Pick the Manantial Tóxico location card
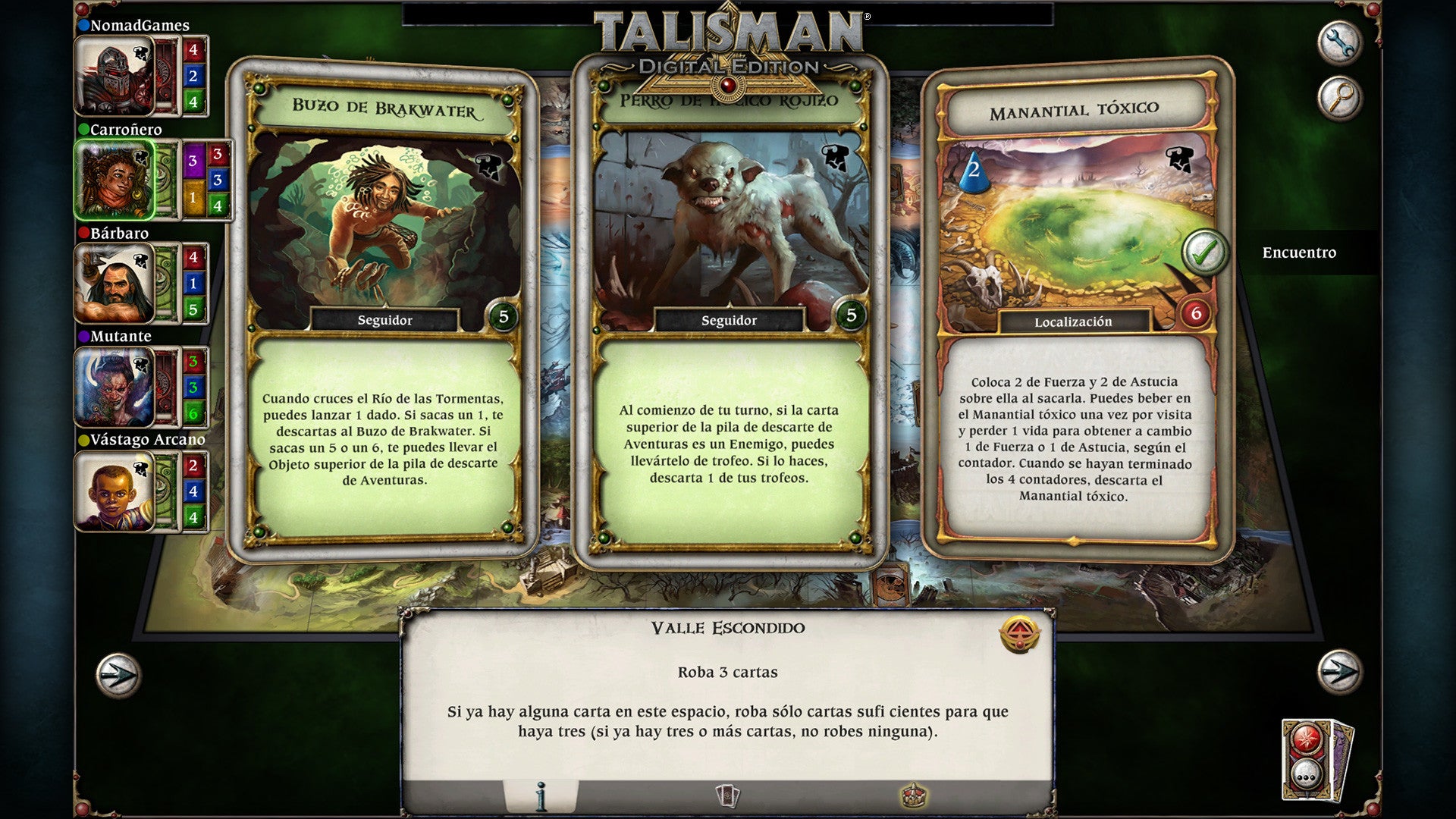The height and width of the screenshot is (819, 1456). pos(1073,311)
